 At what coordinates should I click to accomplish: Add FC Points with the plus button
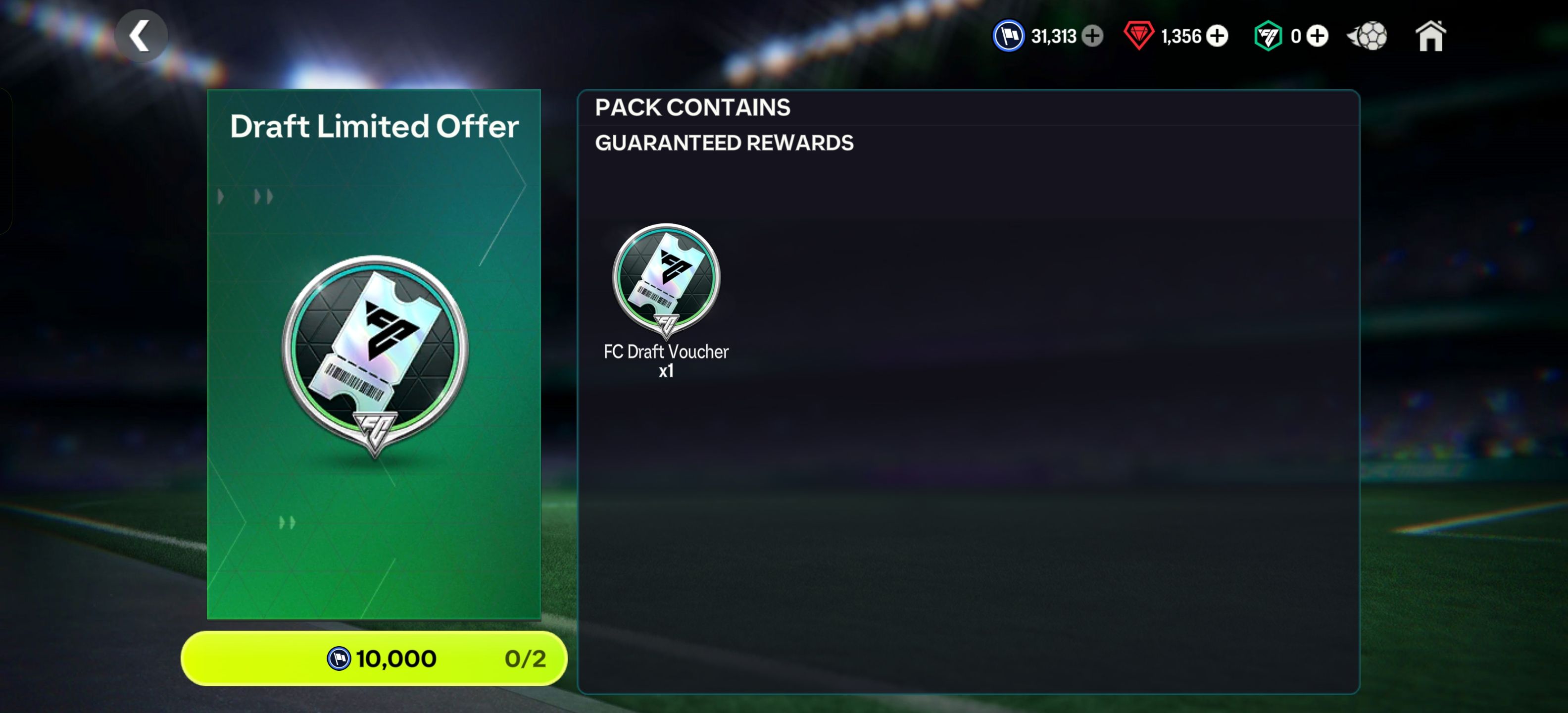click(x=1317, y=36)
